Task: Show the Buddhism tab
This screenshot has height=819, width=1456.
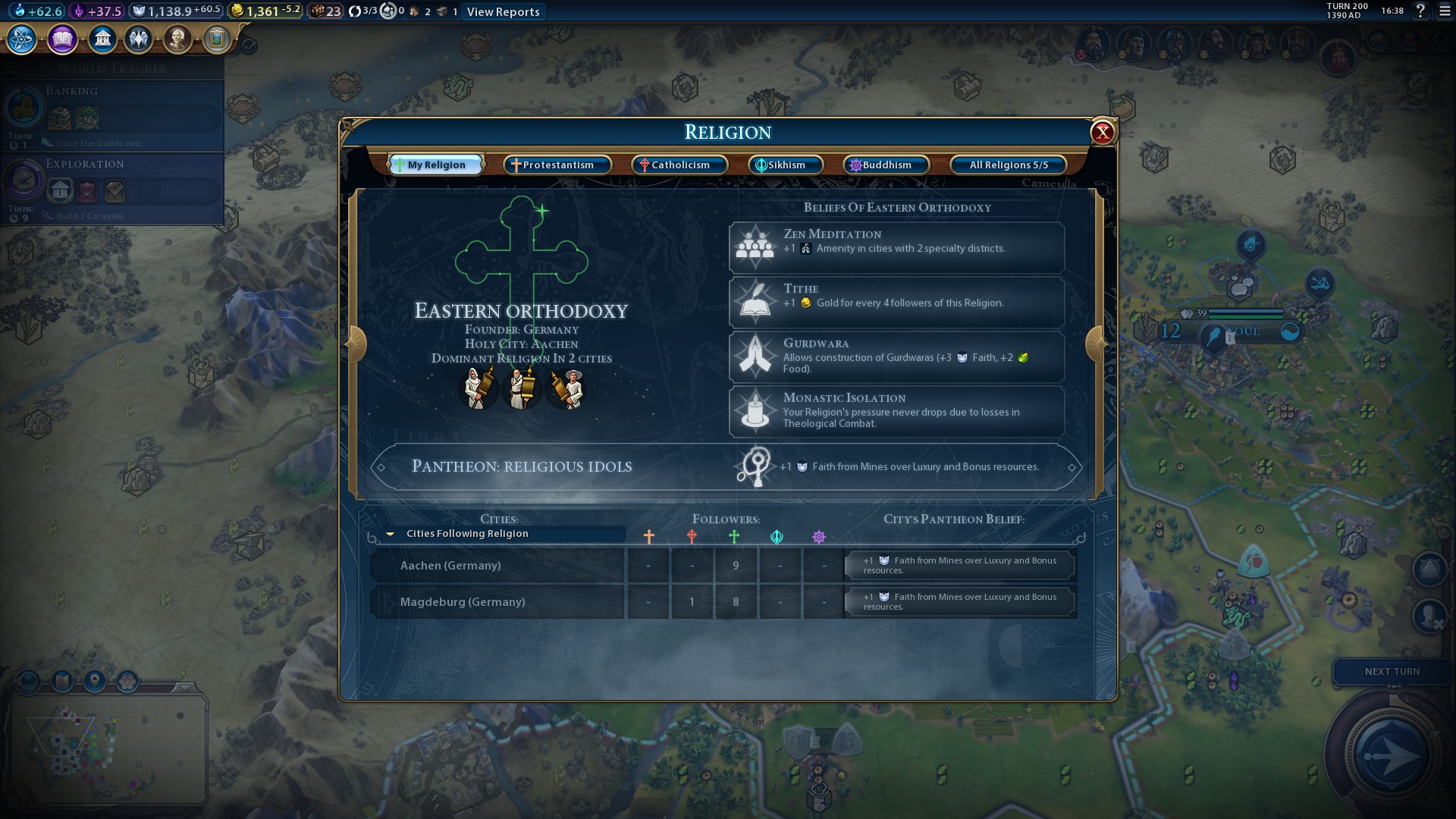Action: coord(886,165)
